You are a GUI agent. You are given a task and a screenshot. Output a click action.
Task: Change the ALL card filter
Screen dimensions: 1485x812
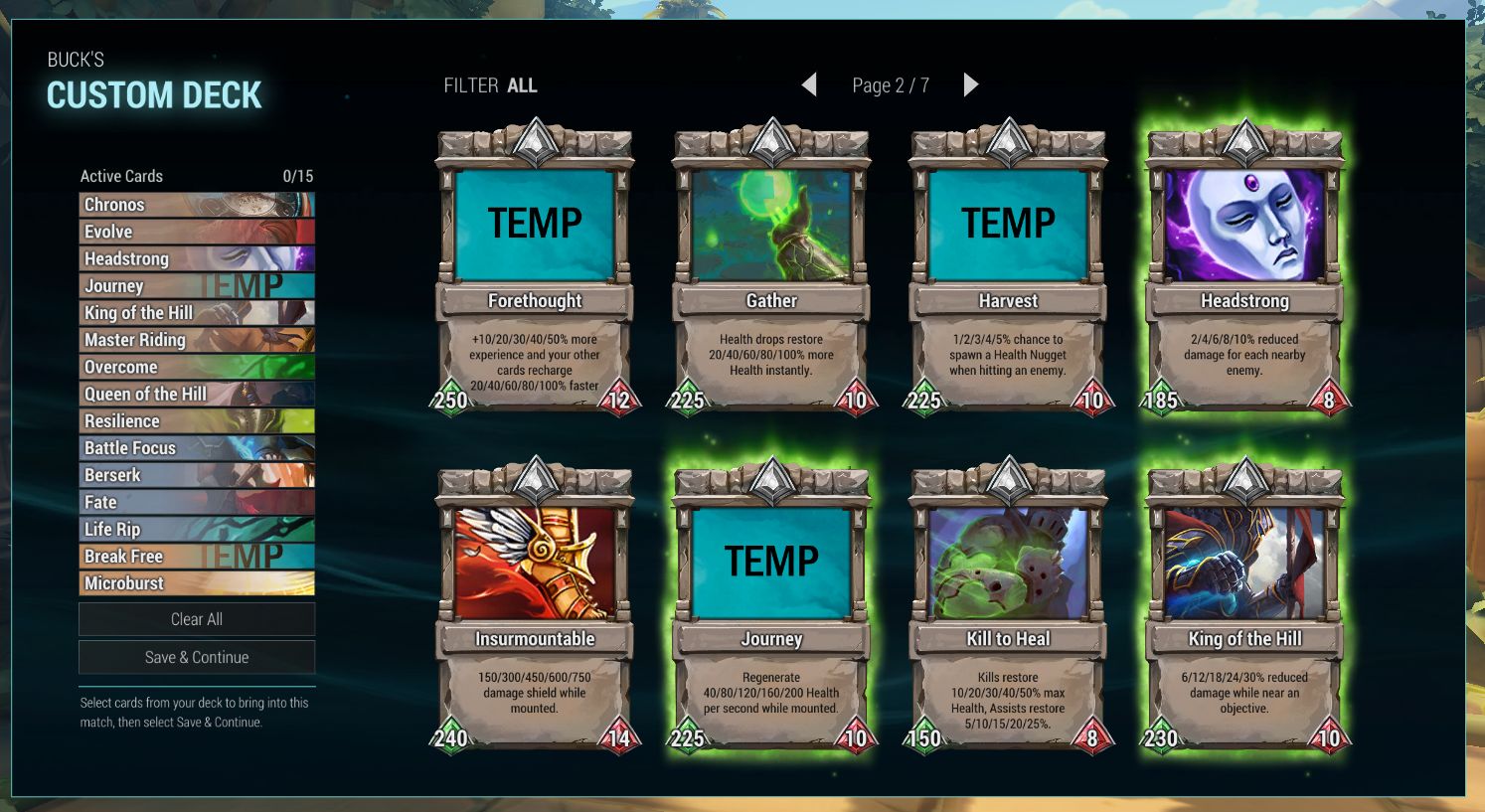tap(521, 85)
